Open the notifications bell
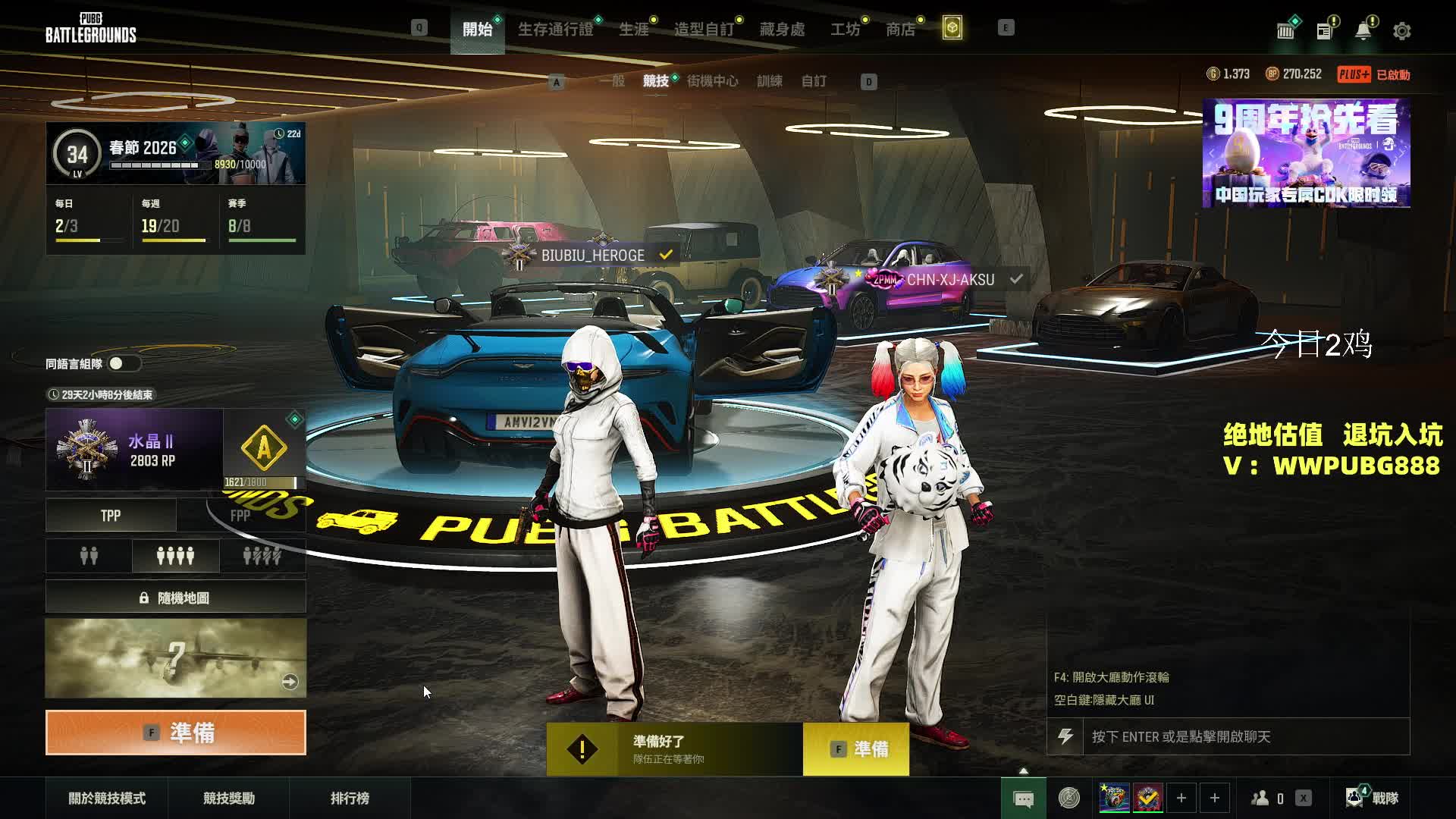The height and width of the screenshot is (819, 1456). [1363, 31]
